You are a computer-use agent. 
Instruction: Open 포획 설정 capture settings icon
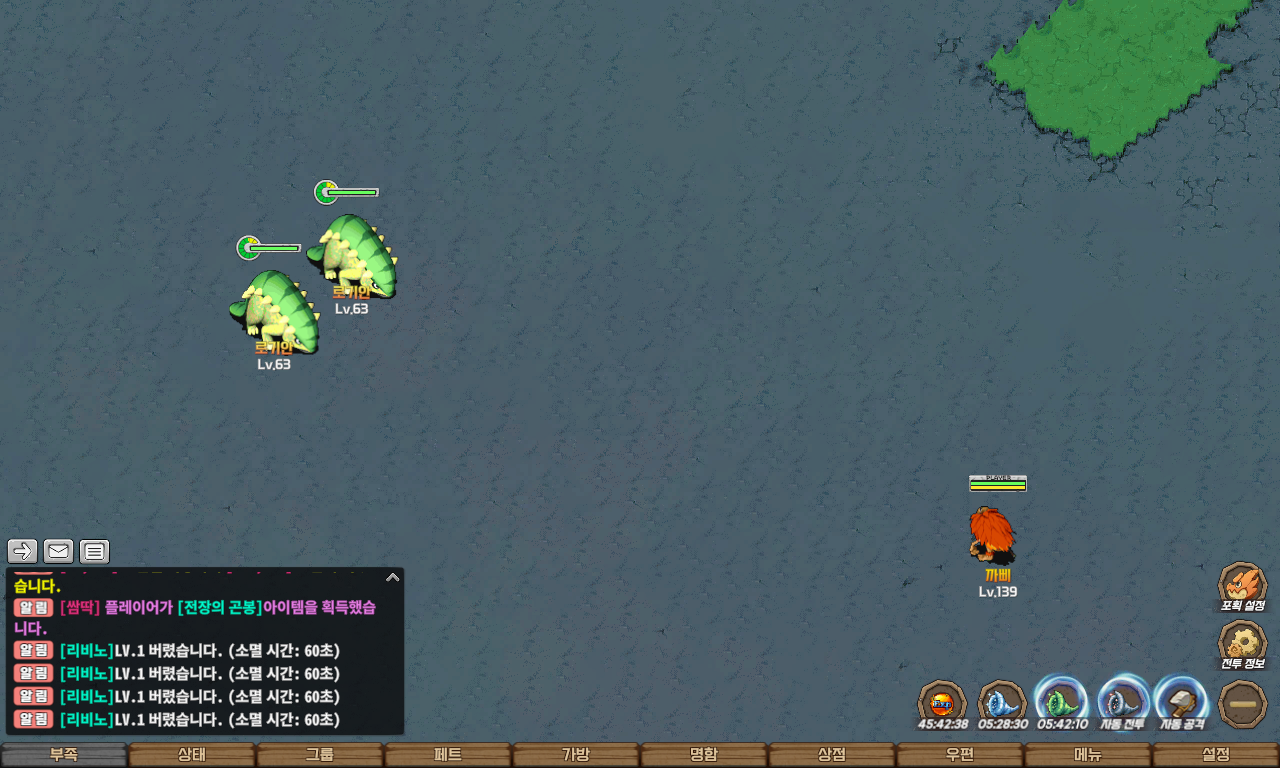coord(1242,585)
